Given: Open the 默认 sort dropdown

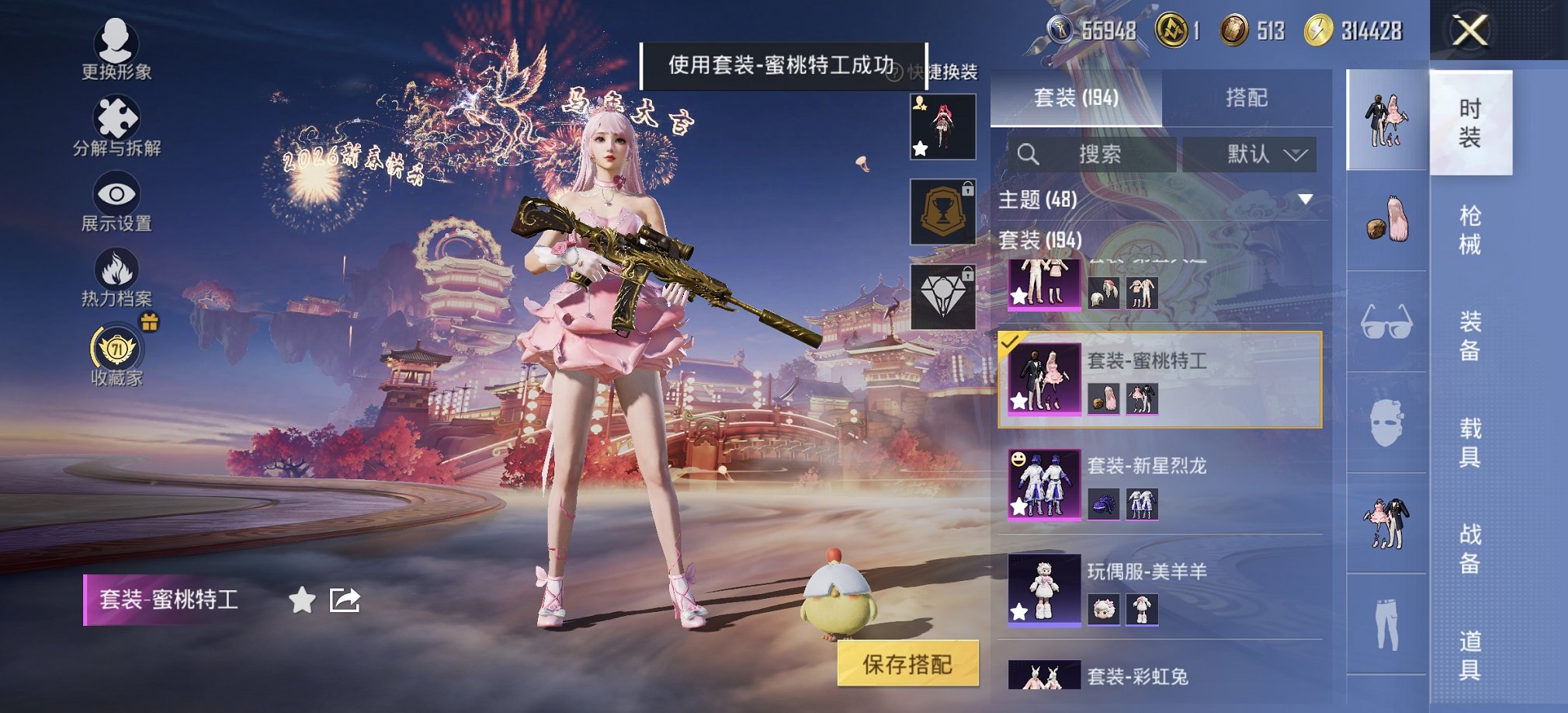Looking at the screenshot, I should [1250, 155].
